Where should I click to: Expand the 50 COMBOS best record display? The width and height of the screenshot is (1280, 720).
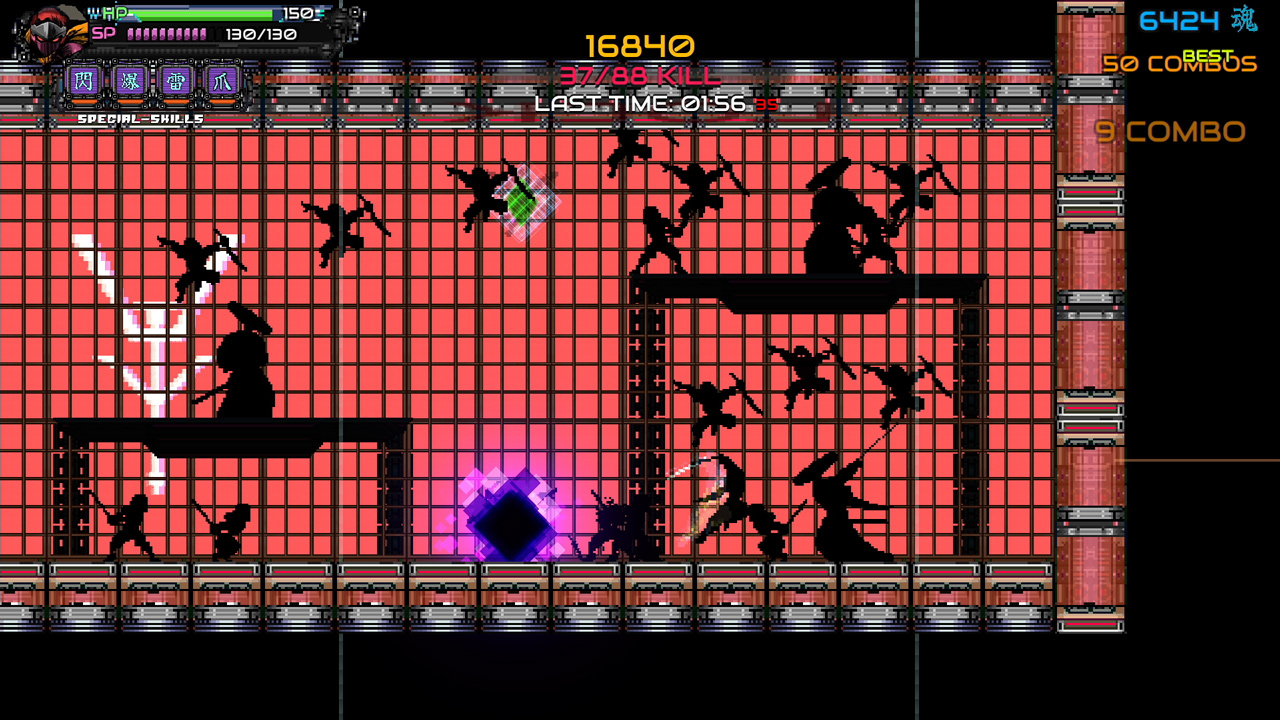click(x=1180, y=63)
